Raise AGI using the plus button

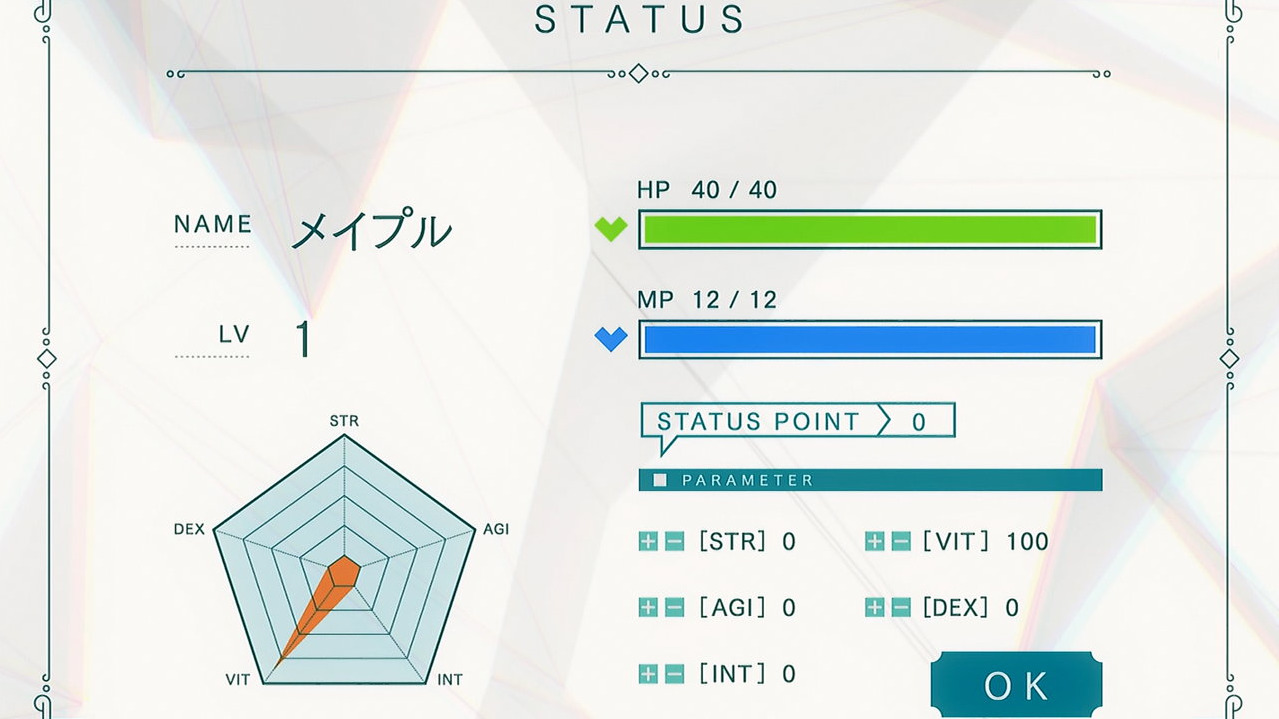(648, 607)
